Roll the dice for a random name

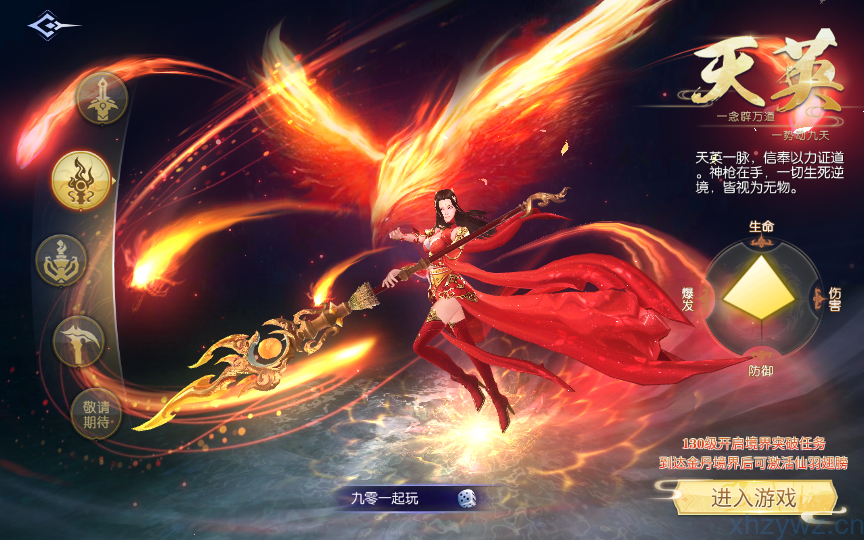click(466, 497)
